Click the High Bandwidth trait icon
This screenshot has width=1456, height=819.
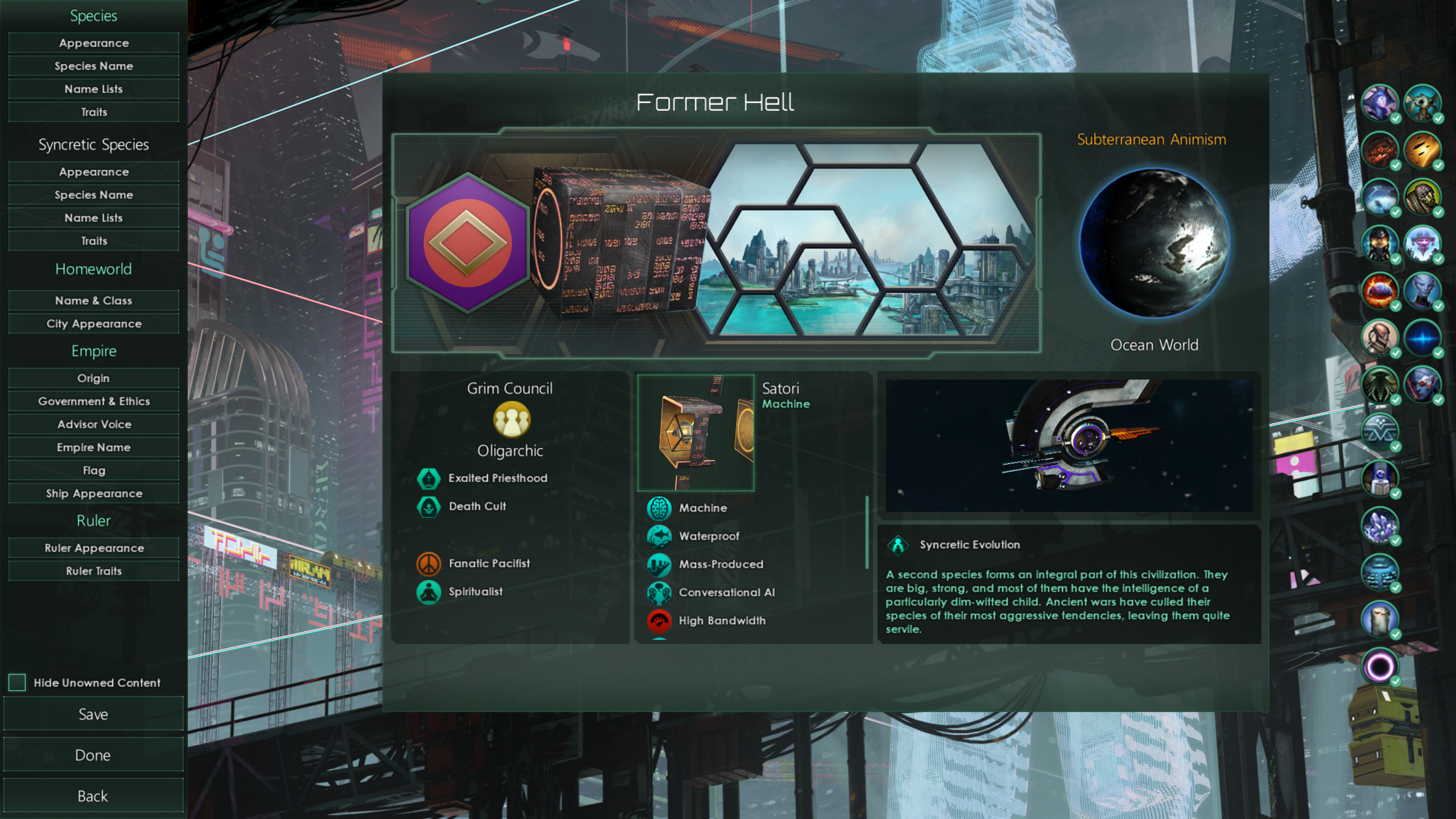(x=659, y=620)
